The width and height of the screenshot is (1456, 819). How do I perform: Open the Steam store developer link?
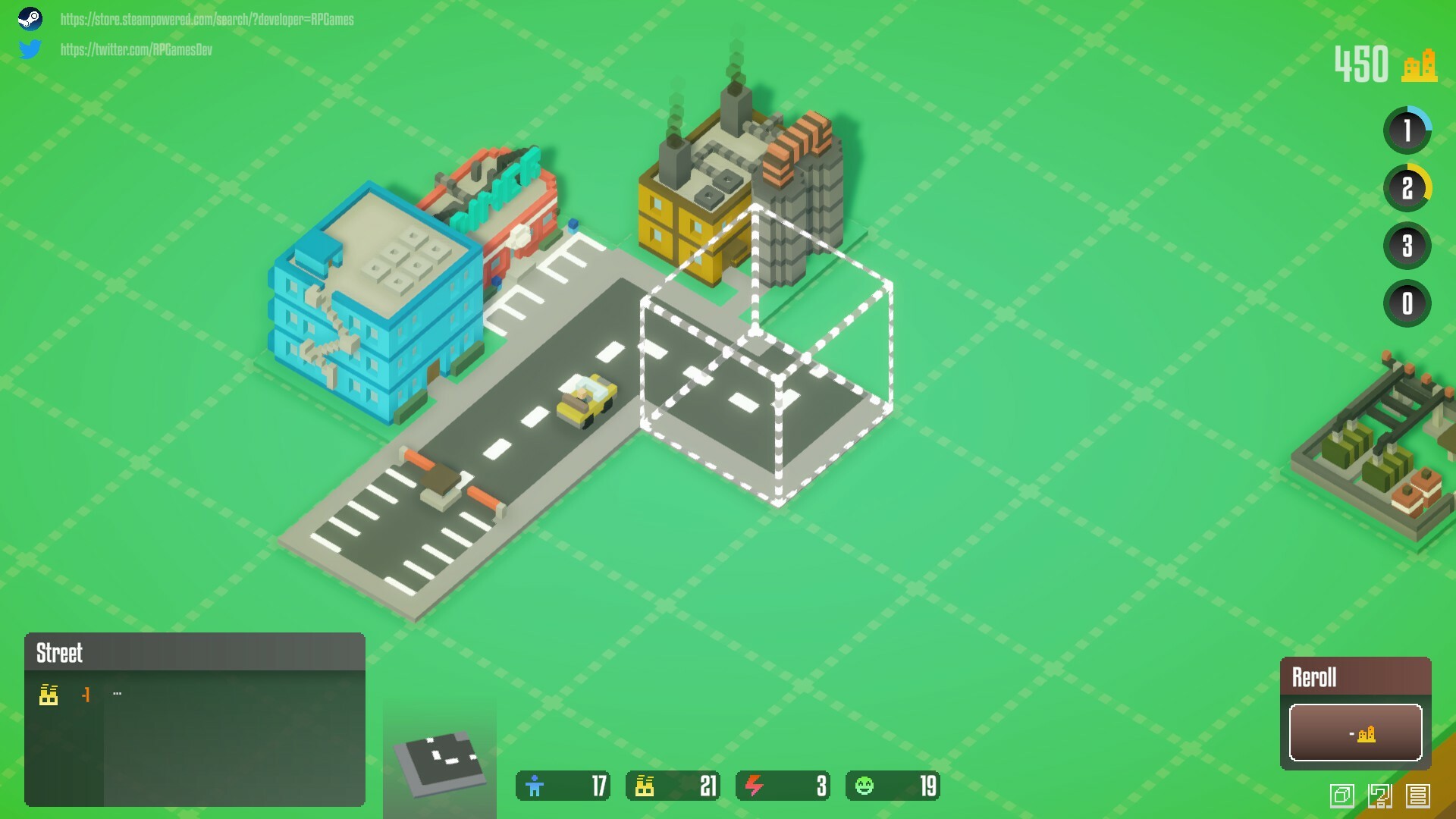click(x=206, y=20)
